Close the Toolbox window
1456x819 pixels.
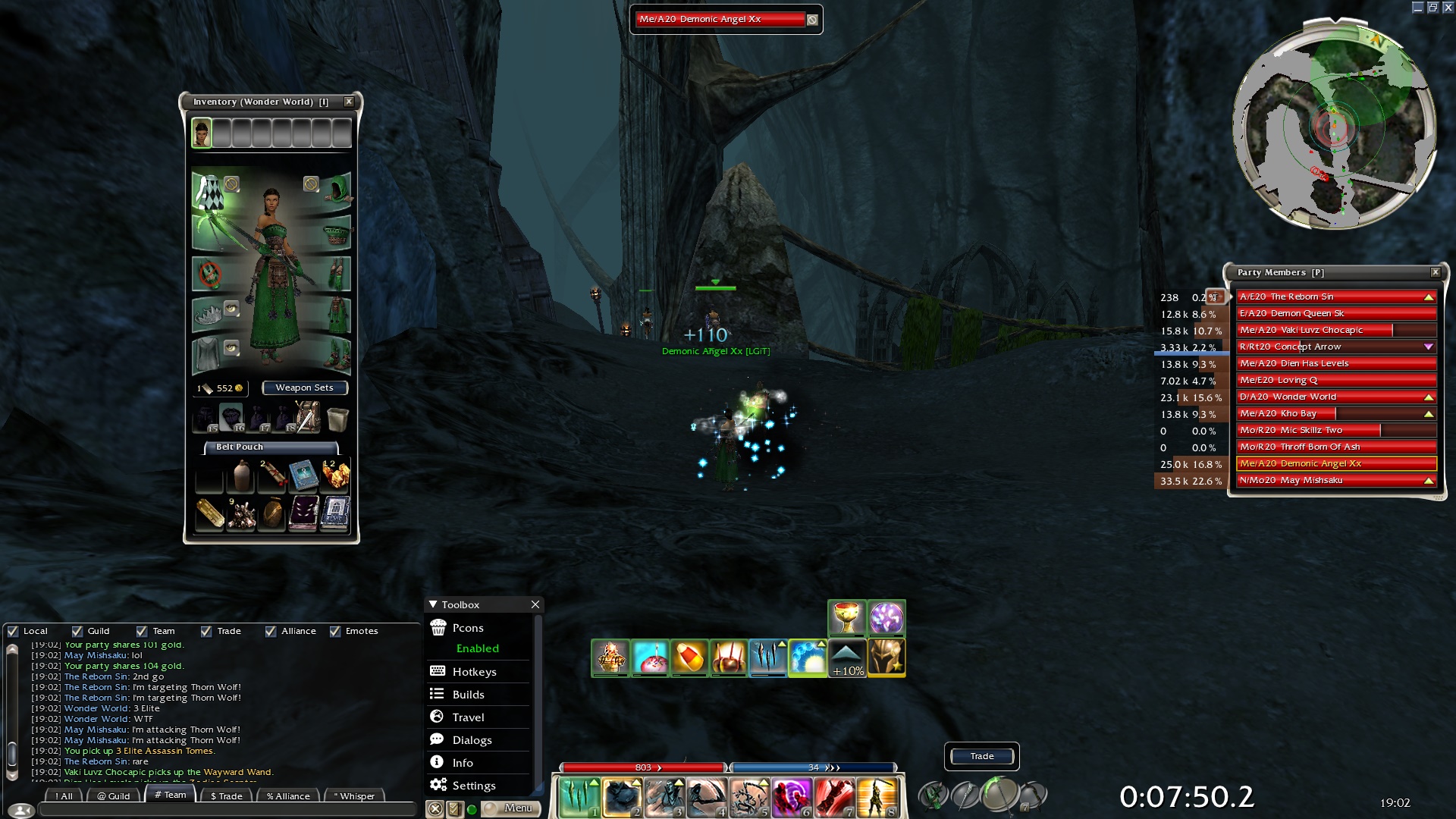click(535, 604)
